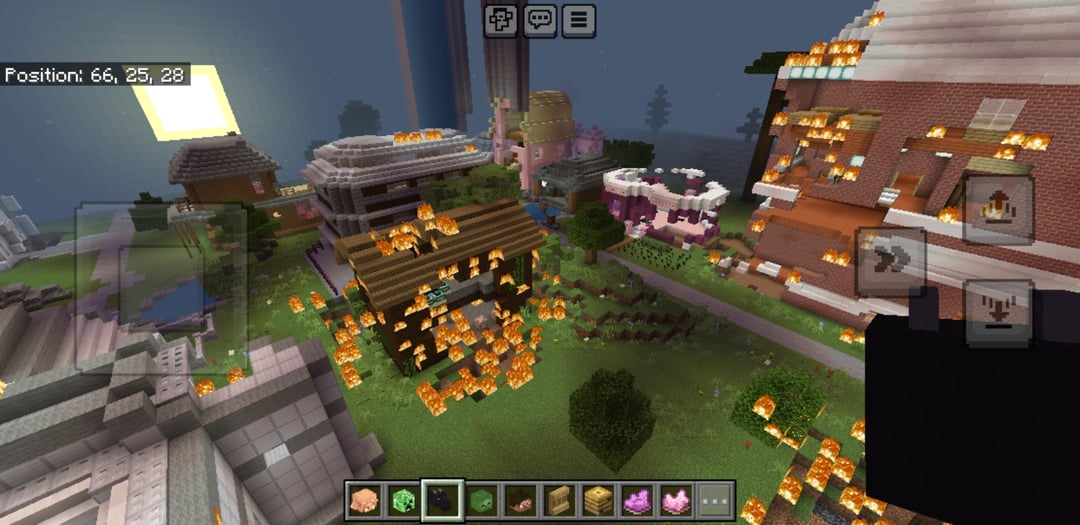Choose the purple coral hotbar slot
Image resolution: width=1080 pixels, height=525 pixels.
click(637, 500)
